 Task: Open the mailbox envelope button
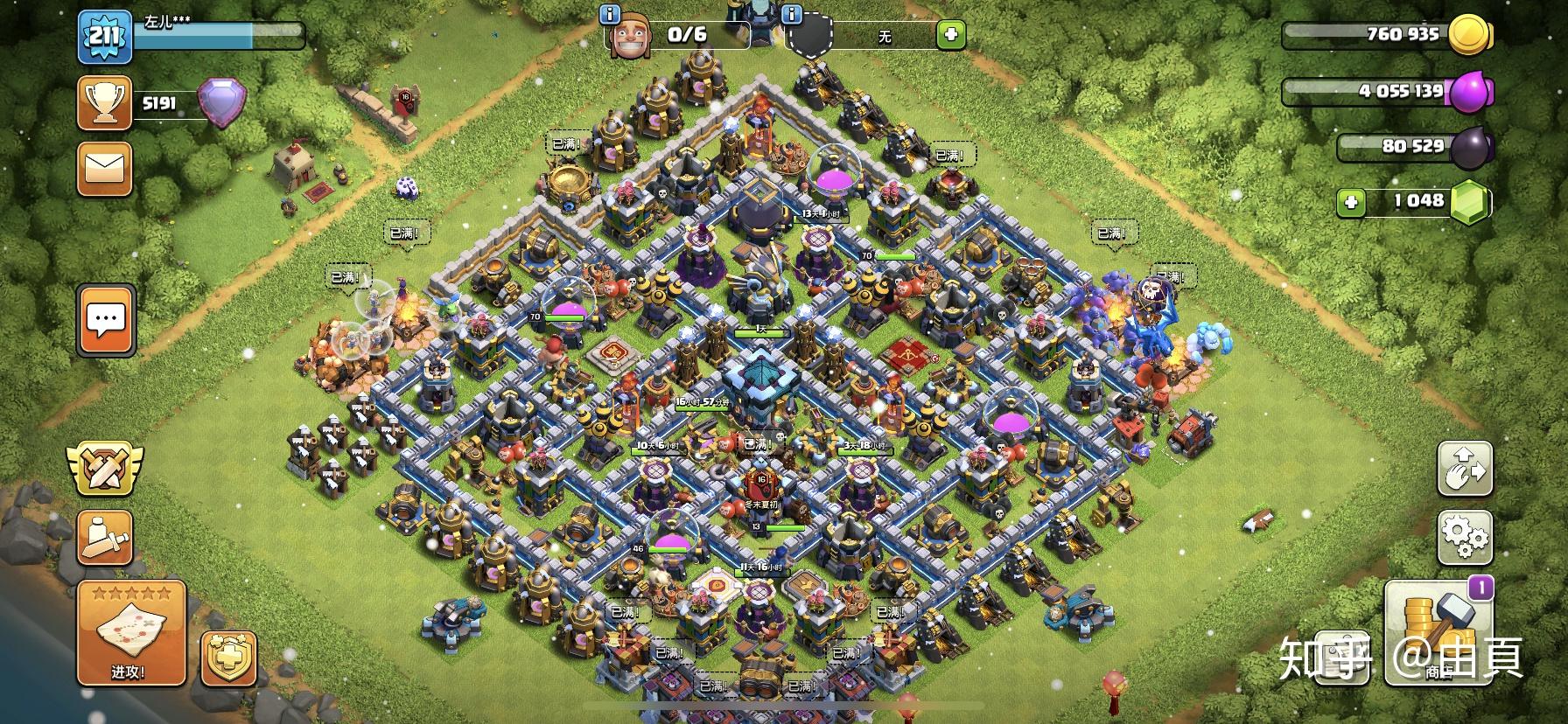[x=105, y=169]
